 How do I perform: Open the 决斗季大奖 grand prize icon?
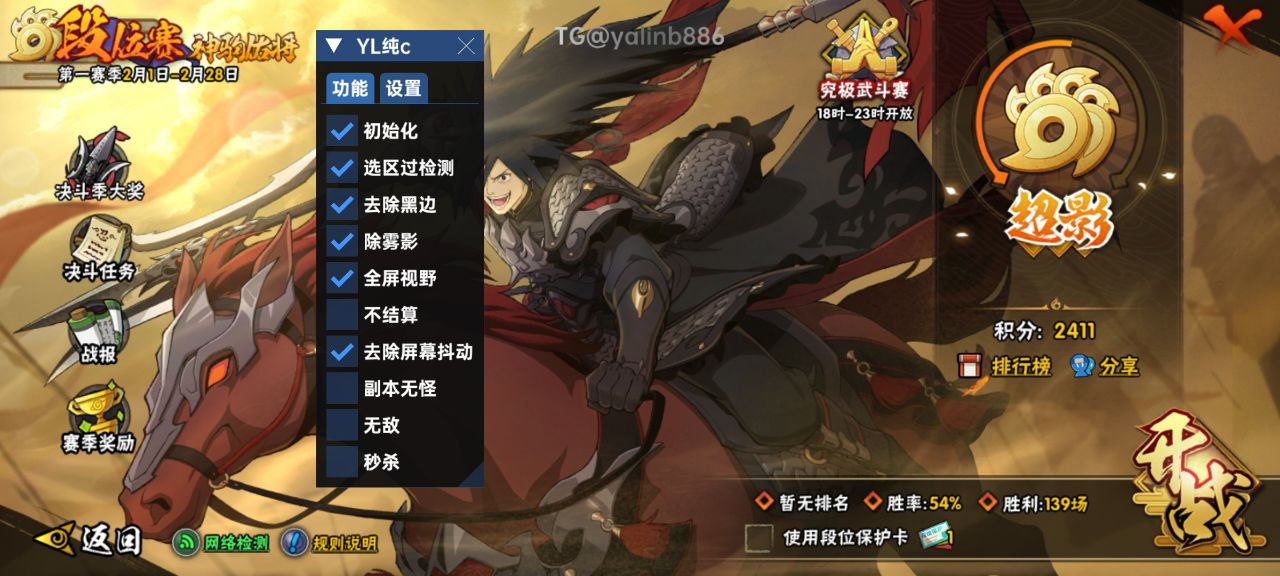coord(98,165)
